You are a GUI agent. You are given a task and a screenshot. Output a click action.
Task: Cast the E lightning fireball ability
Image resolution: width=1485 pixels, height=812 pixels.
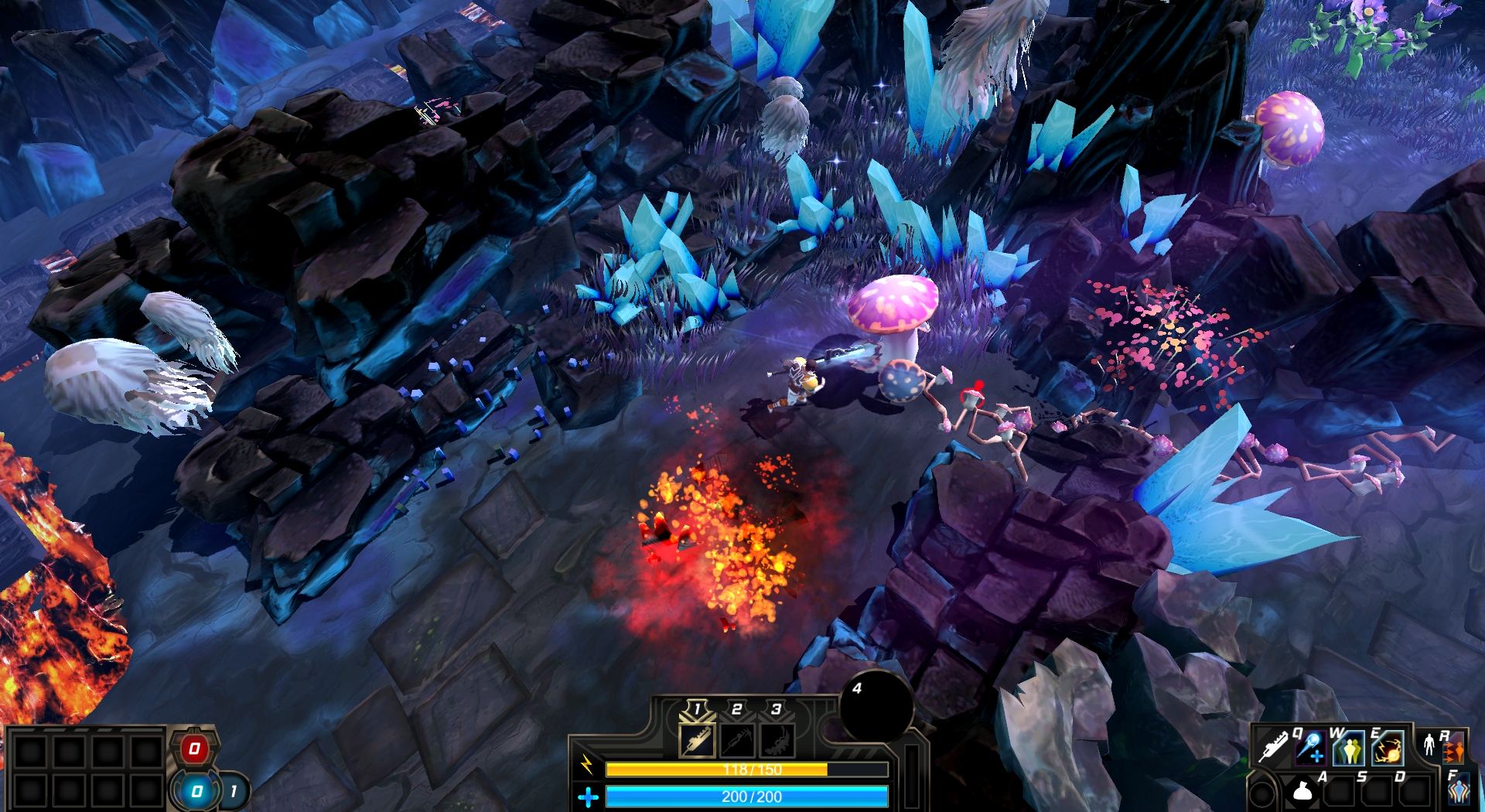pos(1388,748)
